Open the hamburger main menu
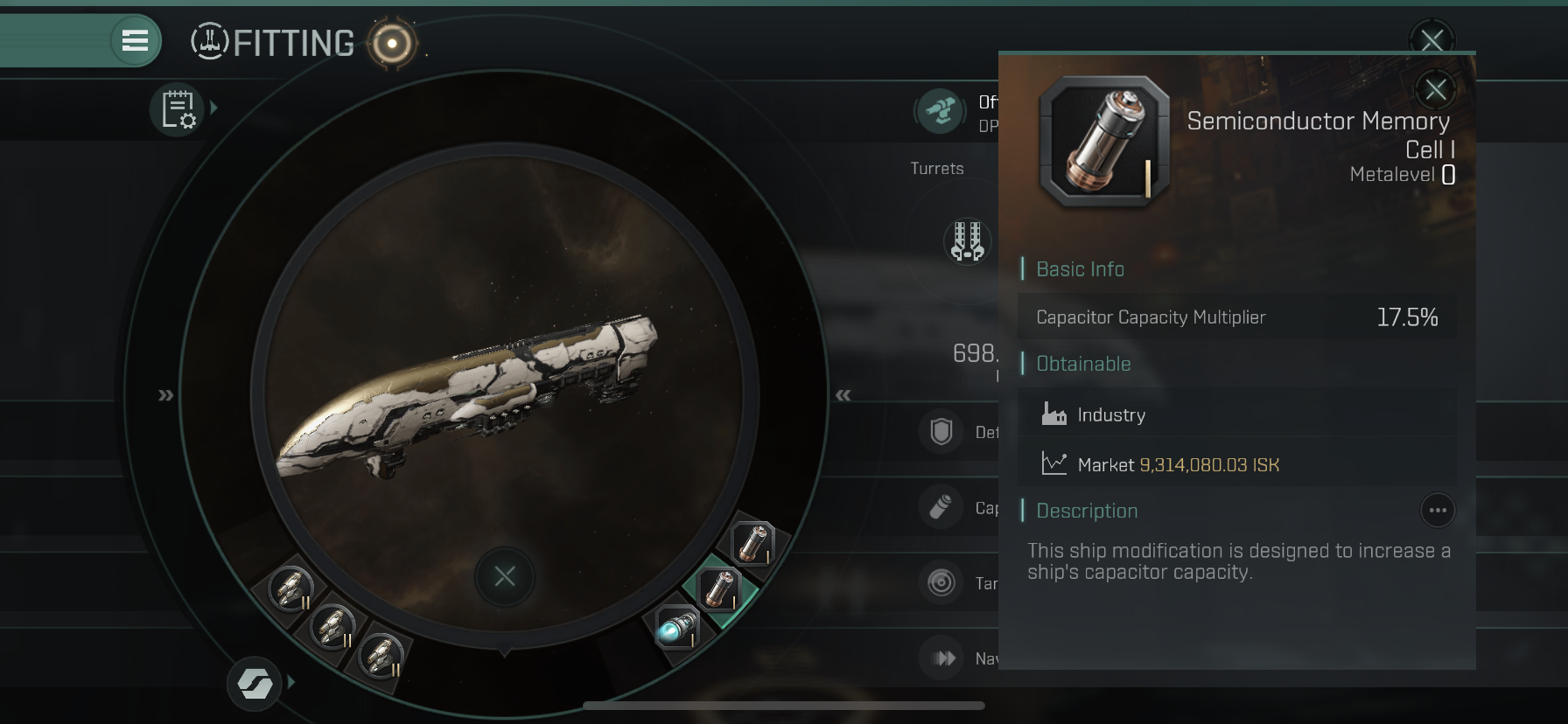This screenshot has height=724, width=1568. pyautogui.click(x=135, y=40)
